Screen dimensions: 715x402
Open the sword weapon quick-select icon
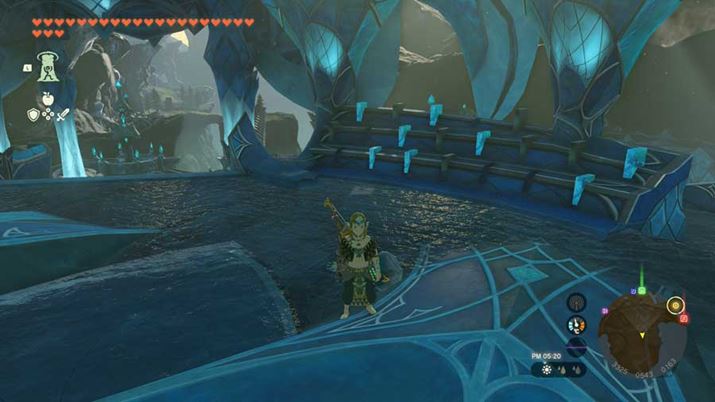pyautogui.click(x=62, y=115)
